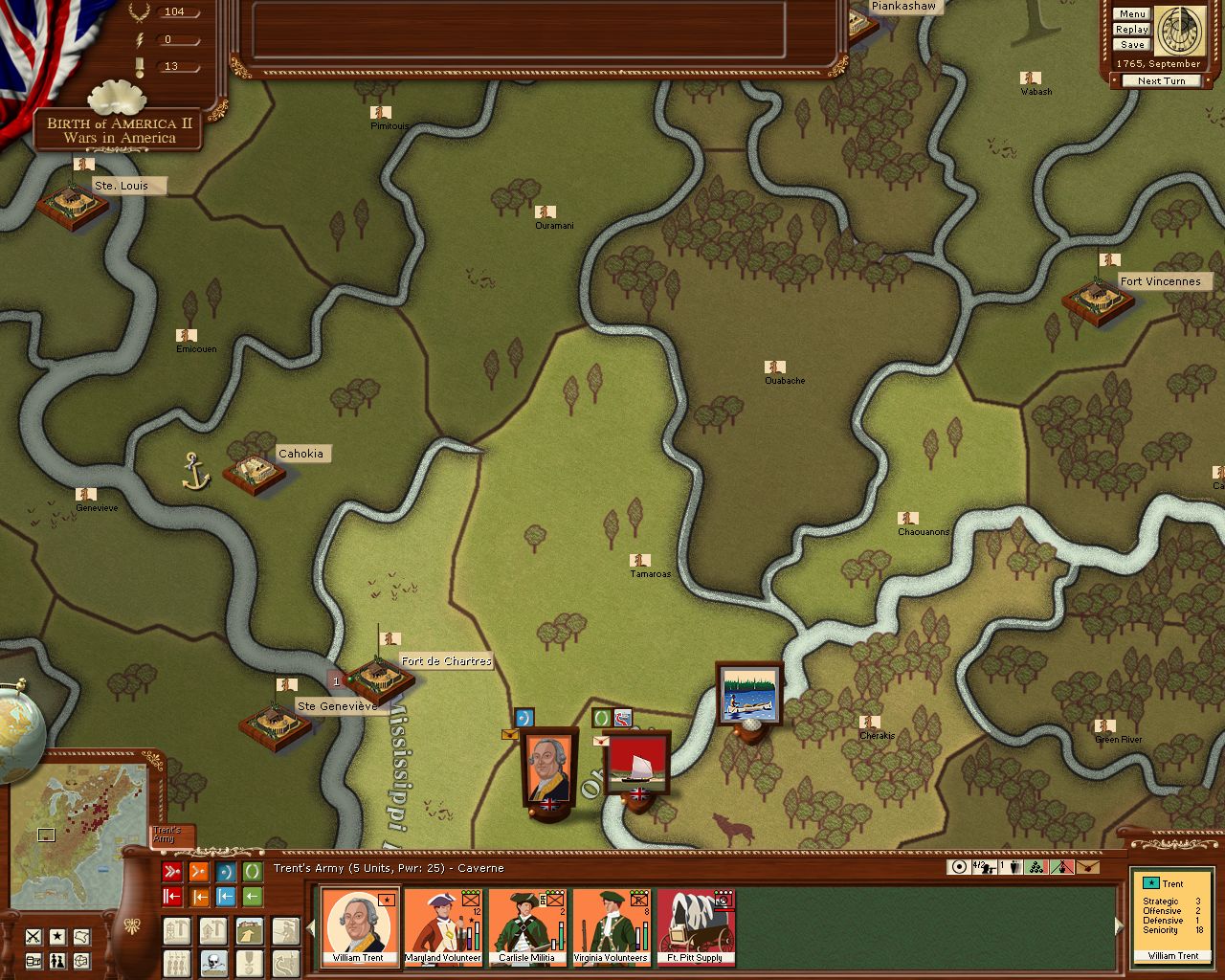Activate the fort with arrow order button

[x=249, y=930]
